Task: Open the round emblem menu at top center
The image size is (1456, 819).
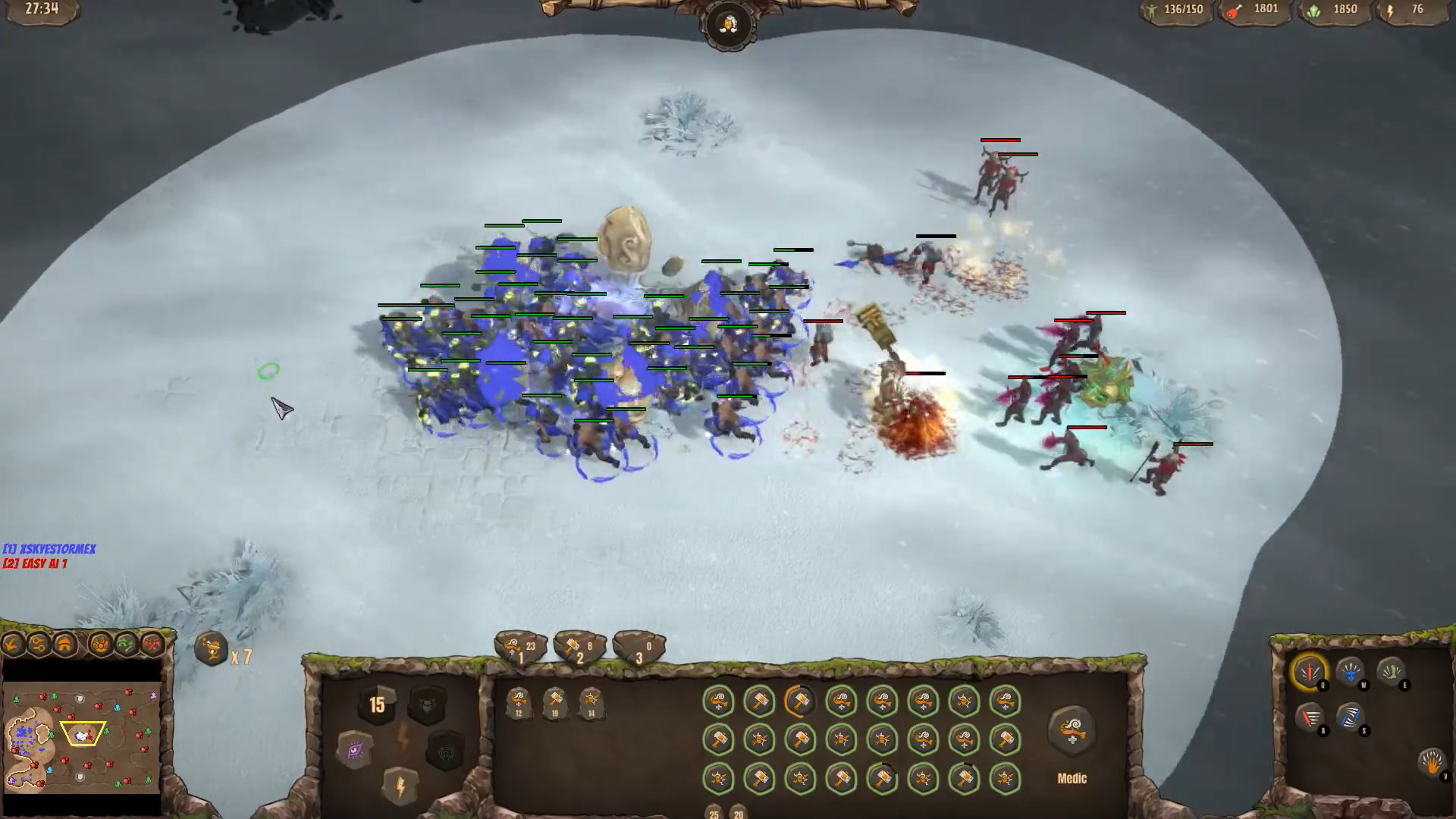Action: (x=728, y=26)
